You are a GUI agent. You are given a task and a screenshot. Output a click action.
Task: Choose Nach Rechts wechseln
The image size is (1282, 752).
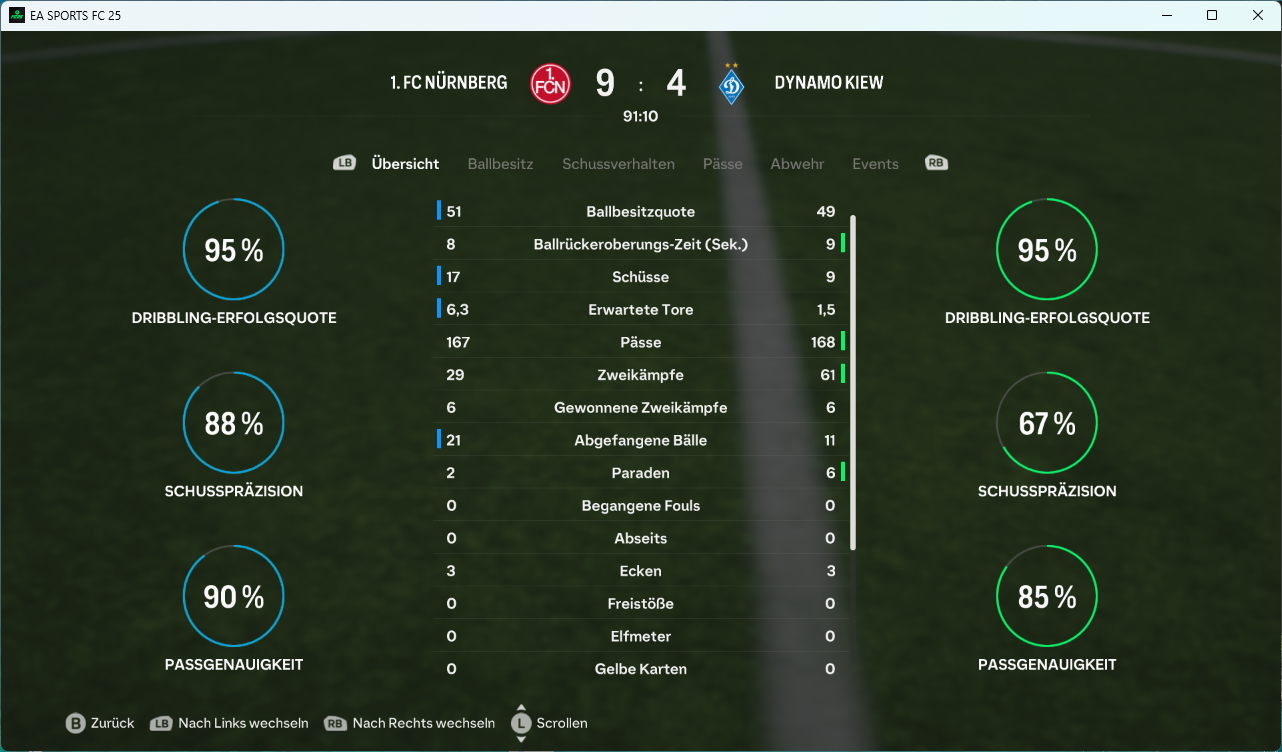(x=410, y=723)
